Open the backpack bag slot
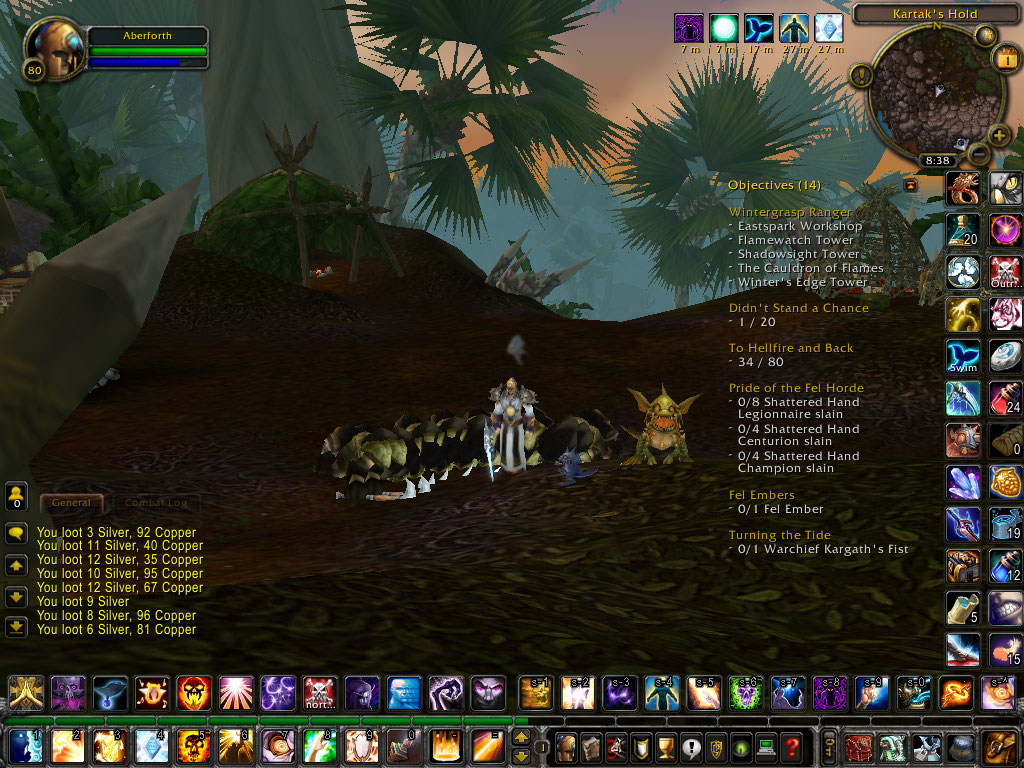Image resolution: width=1024 pixels, height=768 pixels. point(999,747)
